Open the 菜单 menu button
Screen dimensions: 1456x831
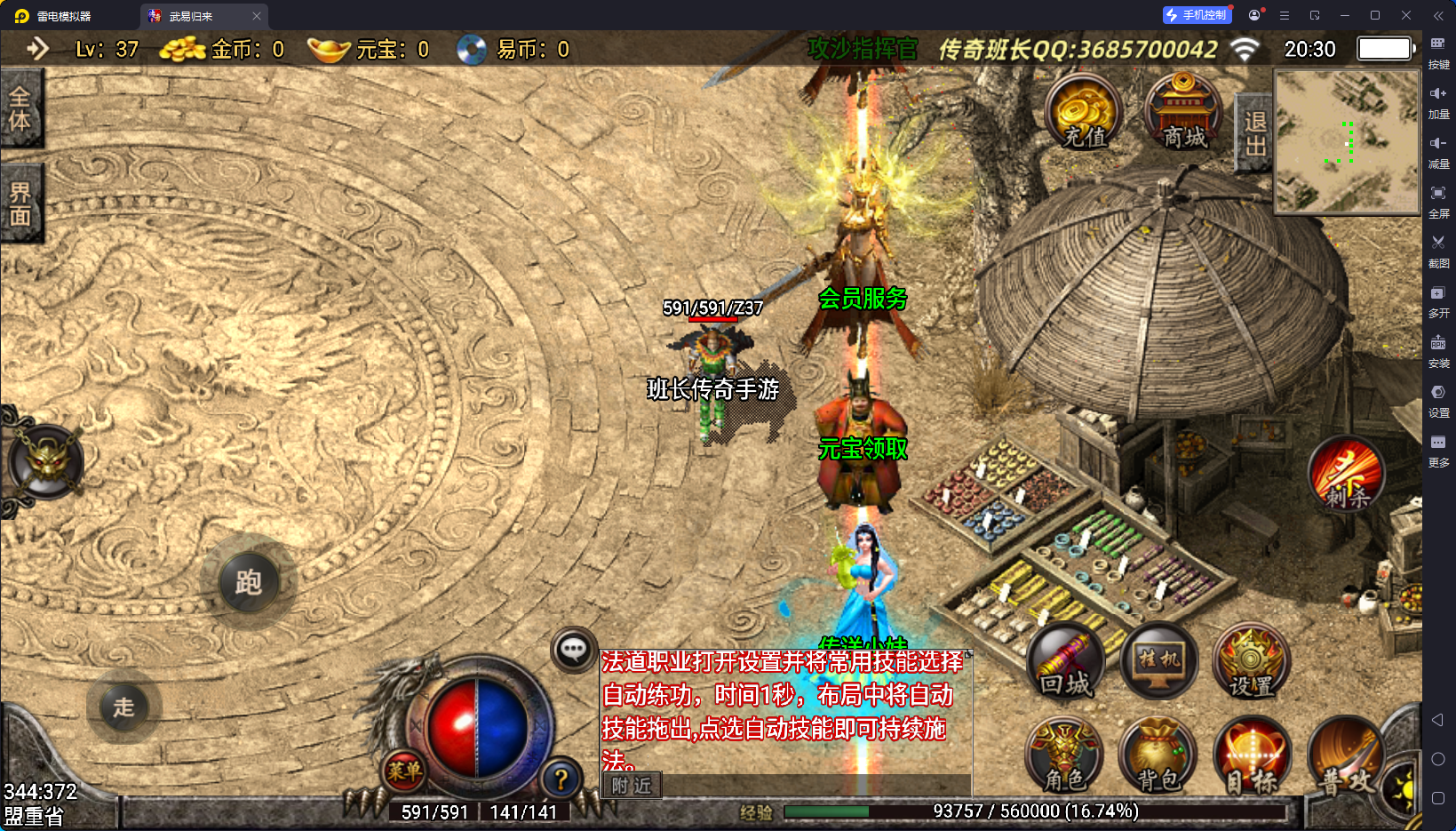point(404,771)
